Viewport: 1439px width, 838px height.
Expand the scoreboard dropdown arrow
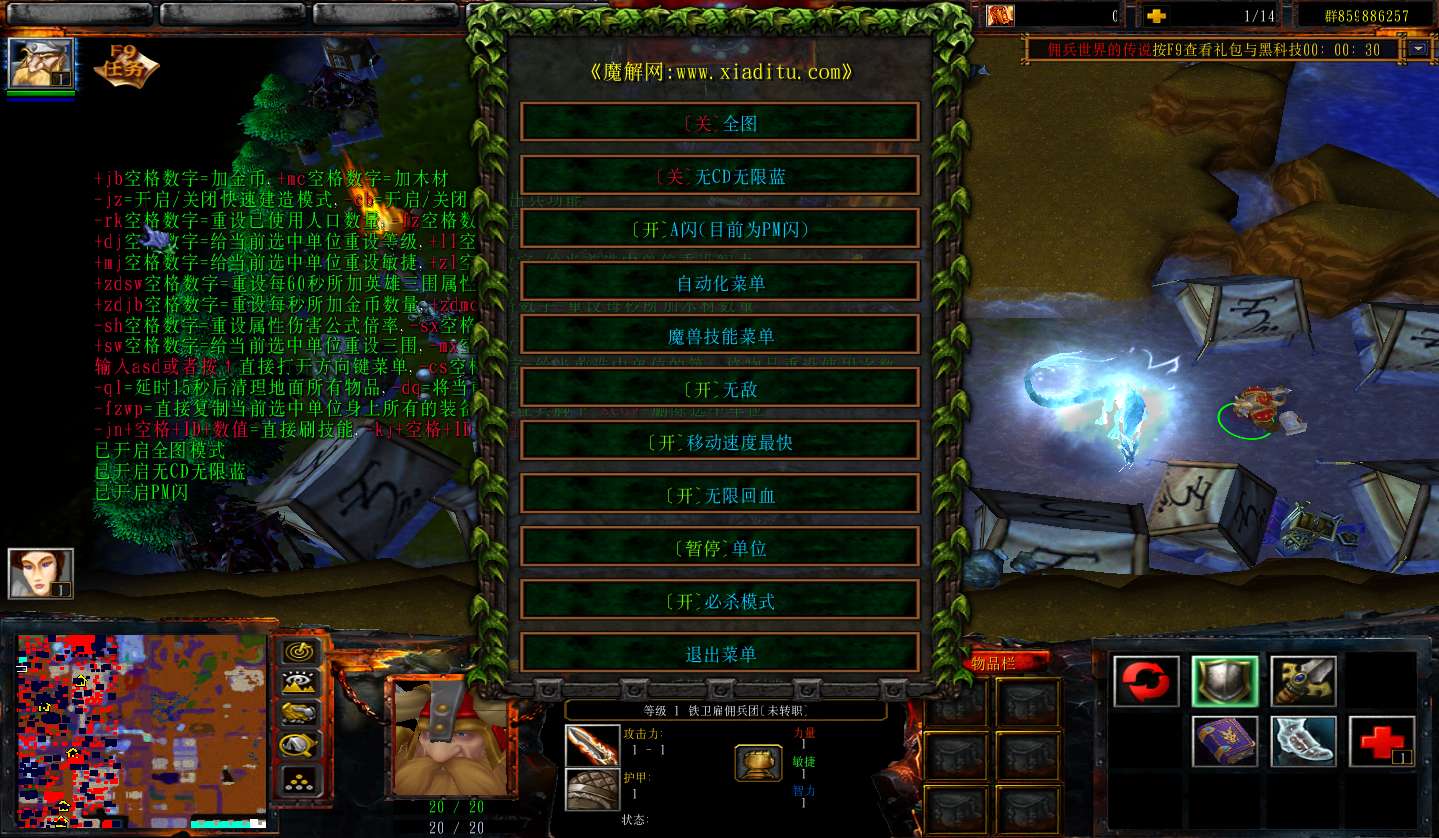pyautogui.click(x=1420, y=49)
